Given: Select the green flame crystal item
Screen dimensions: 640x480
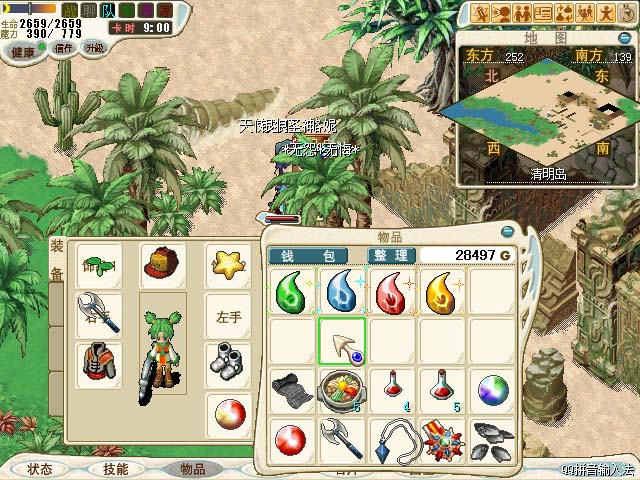Looking at the screenshot, I should click(x=293, y=293).
